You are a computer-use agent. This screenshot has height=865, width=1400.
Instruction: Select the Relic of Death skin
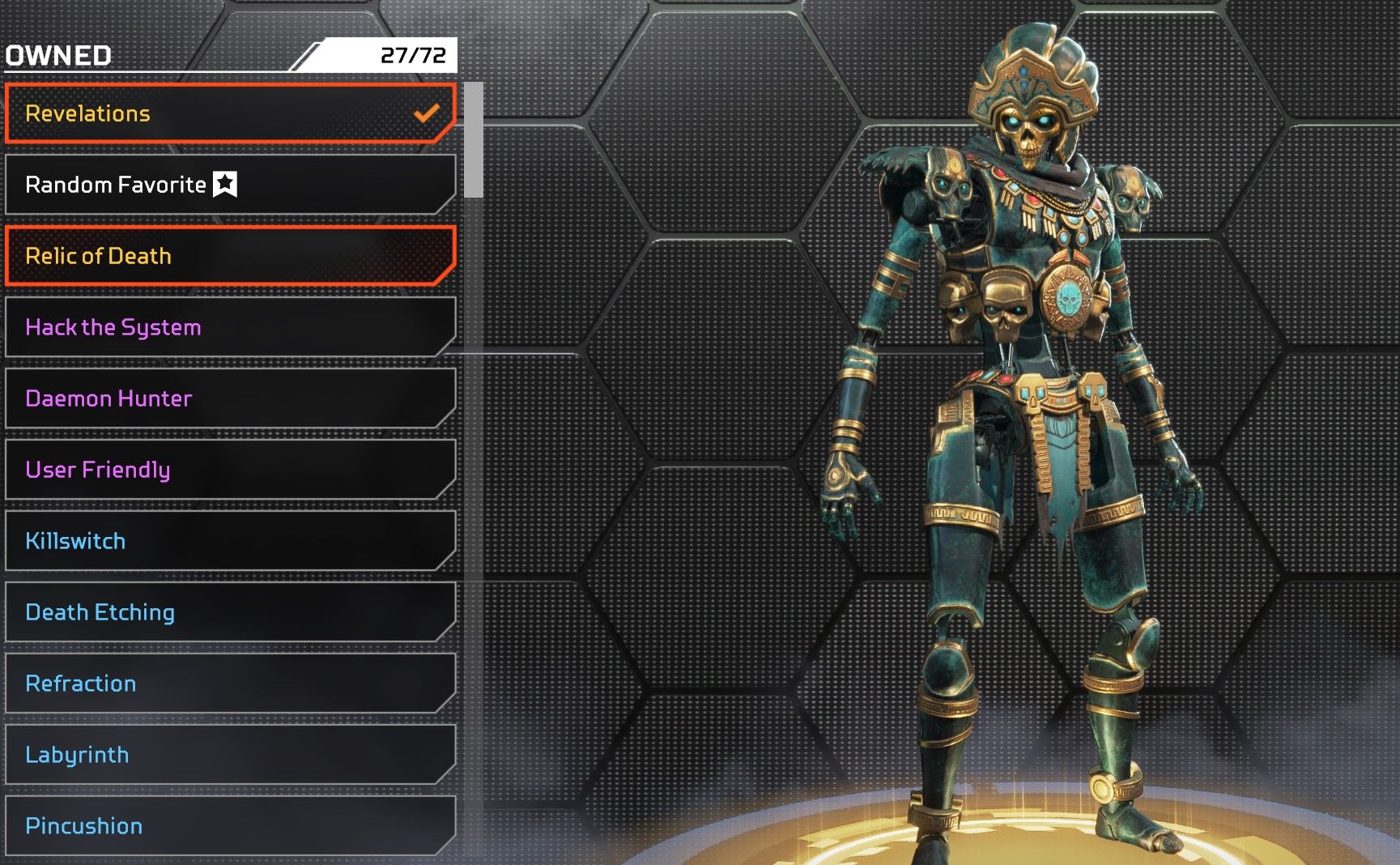(229, 256)
